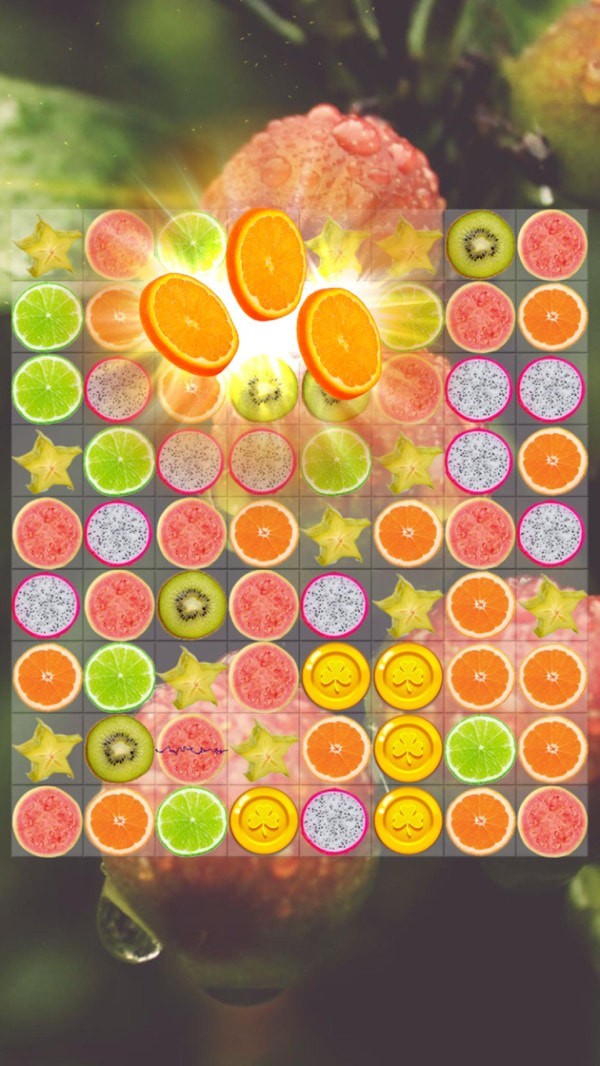600x1066 pixels.
Task: Tap the gold coin between lime and dragonfruit
Action: coord(264,820)
